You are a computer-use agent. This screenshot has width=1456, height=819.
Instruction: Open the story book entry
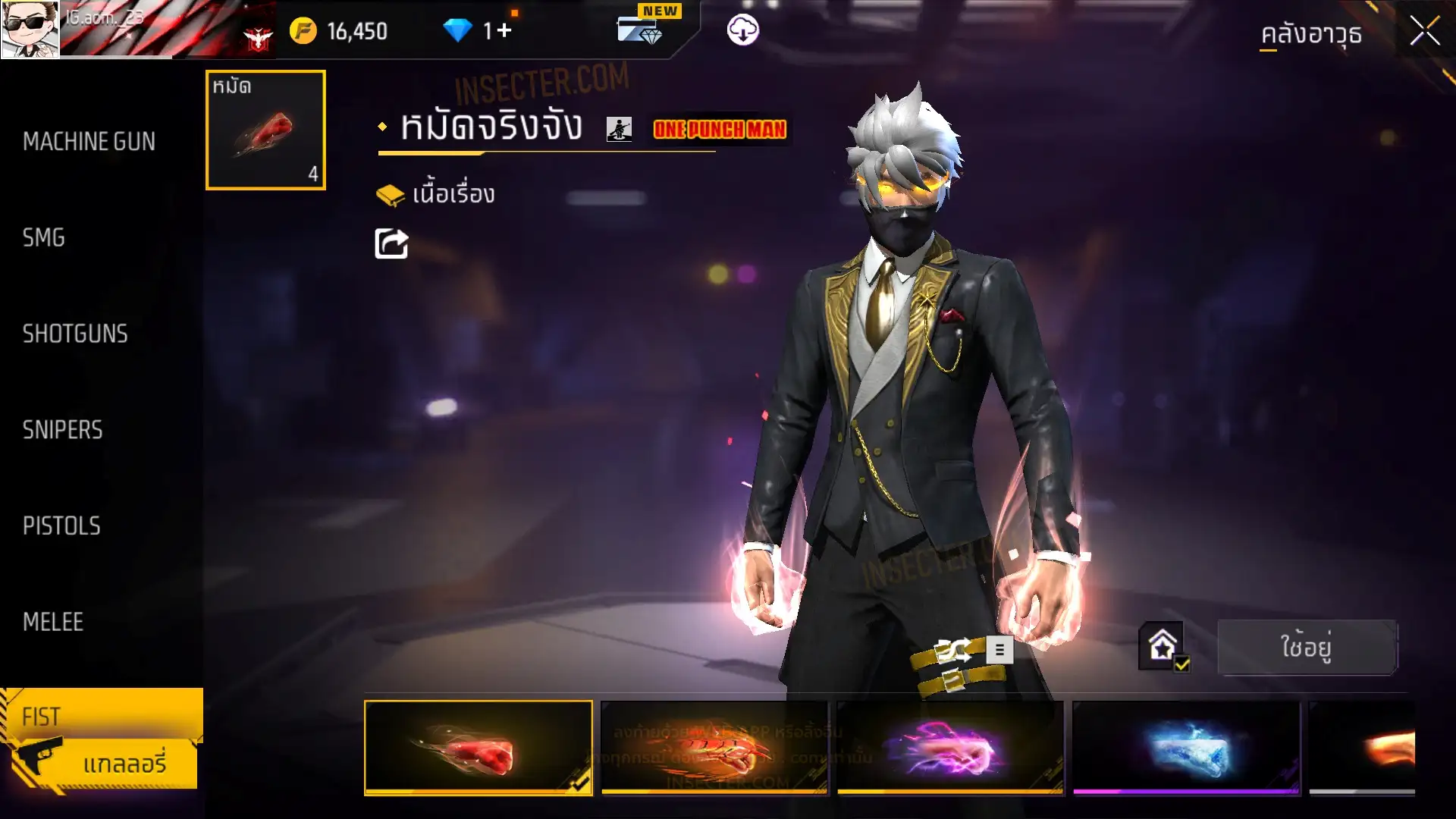click(437, 195)
